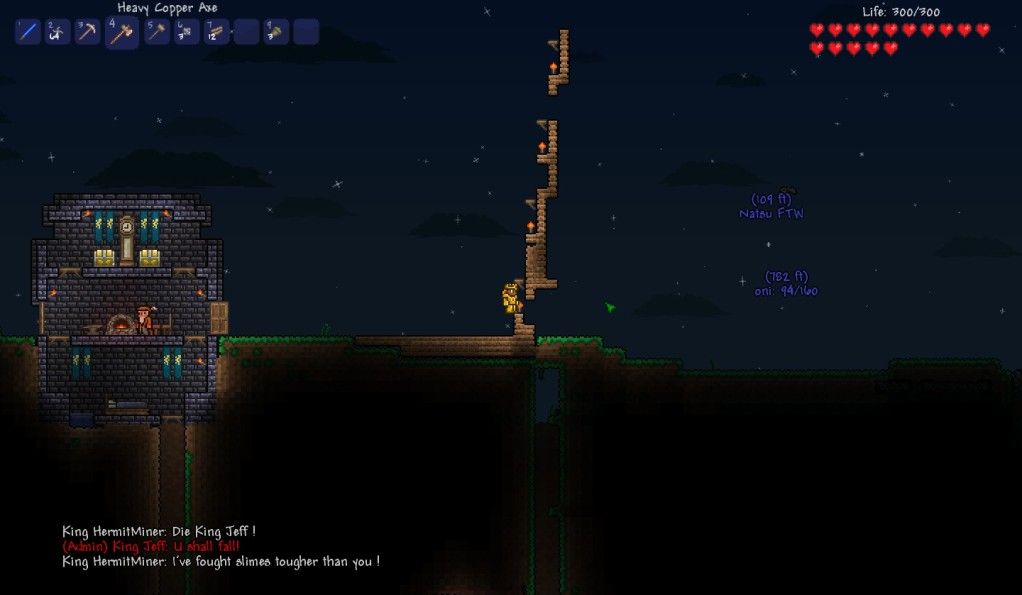Image resolution: width=1022 pixels, height=595 pixels.
Task: Pick the grey item stack in slot 6
Action: click(186, 32)
